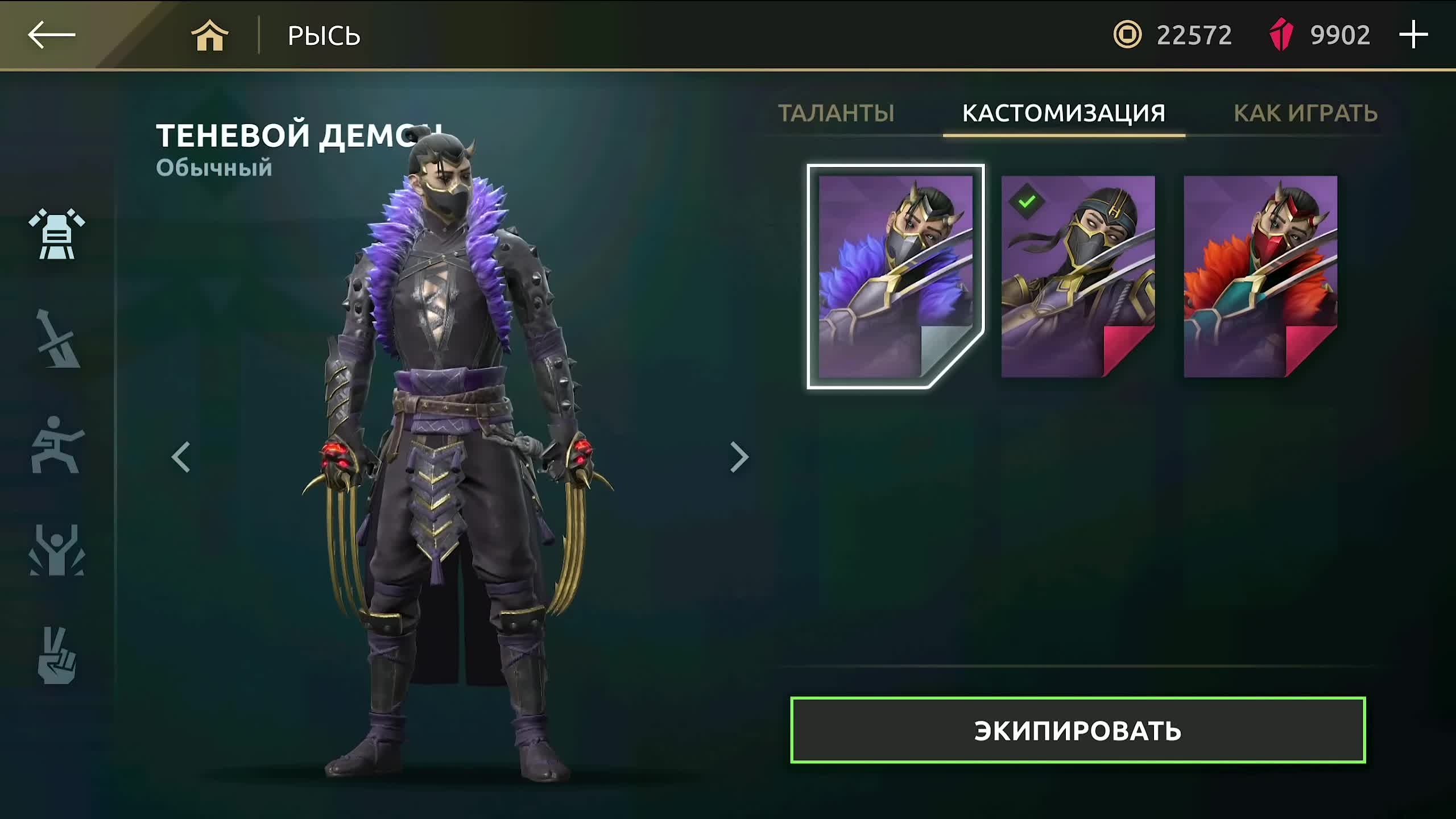Switch to the ТАЛАНТЫ tab
The width and height of the screenshot is (1456, 819).
click(x=837, y=114)
